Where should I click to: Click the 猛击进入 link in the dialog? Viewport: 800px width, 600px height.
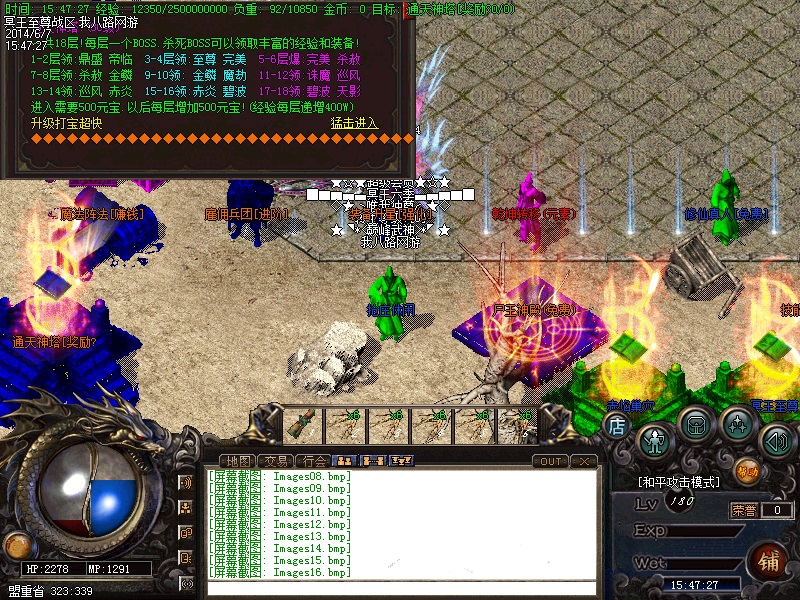(x=354, y=123)
